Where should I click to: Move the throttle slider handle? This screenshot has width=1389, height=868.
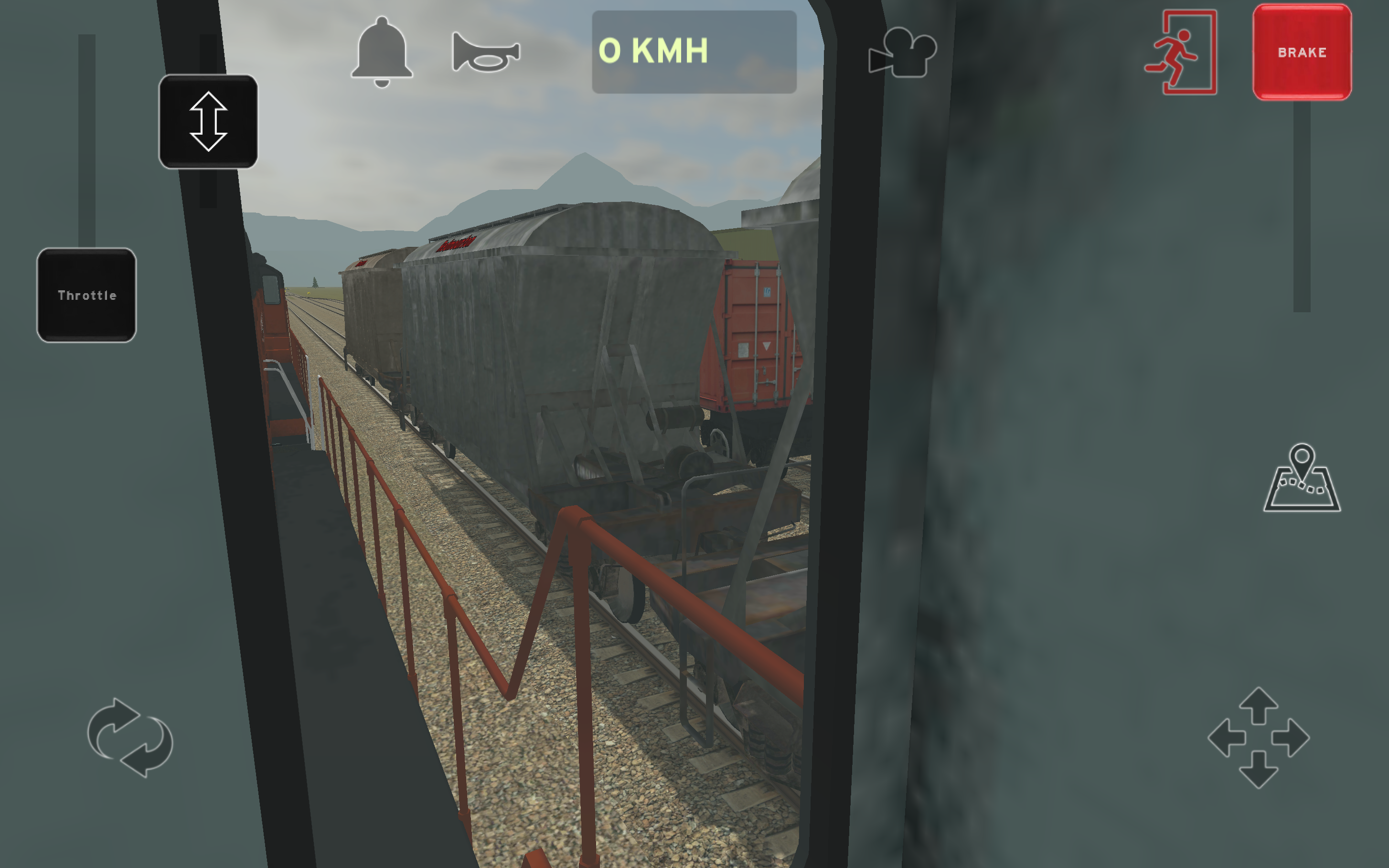click(x=87, y=296)
